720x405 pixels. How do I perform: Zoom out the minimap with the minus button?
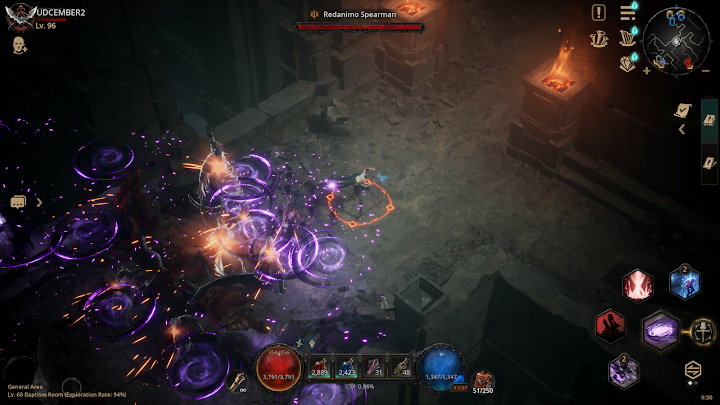point(704,70)
